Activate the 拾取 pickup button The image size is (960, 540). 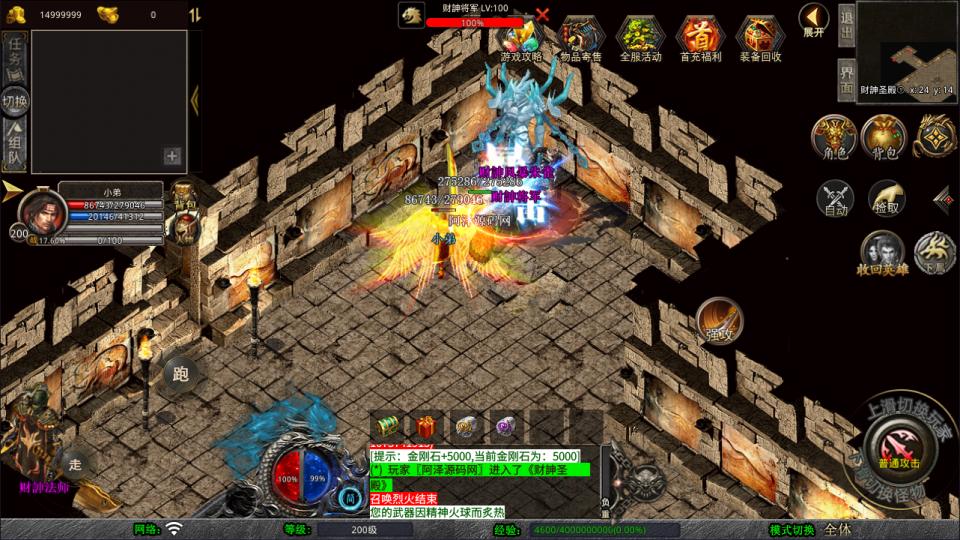(x=886, y=199)
